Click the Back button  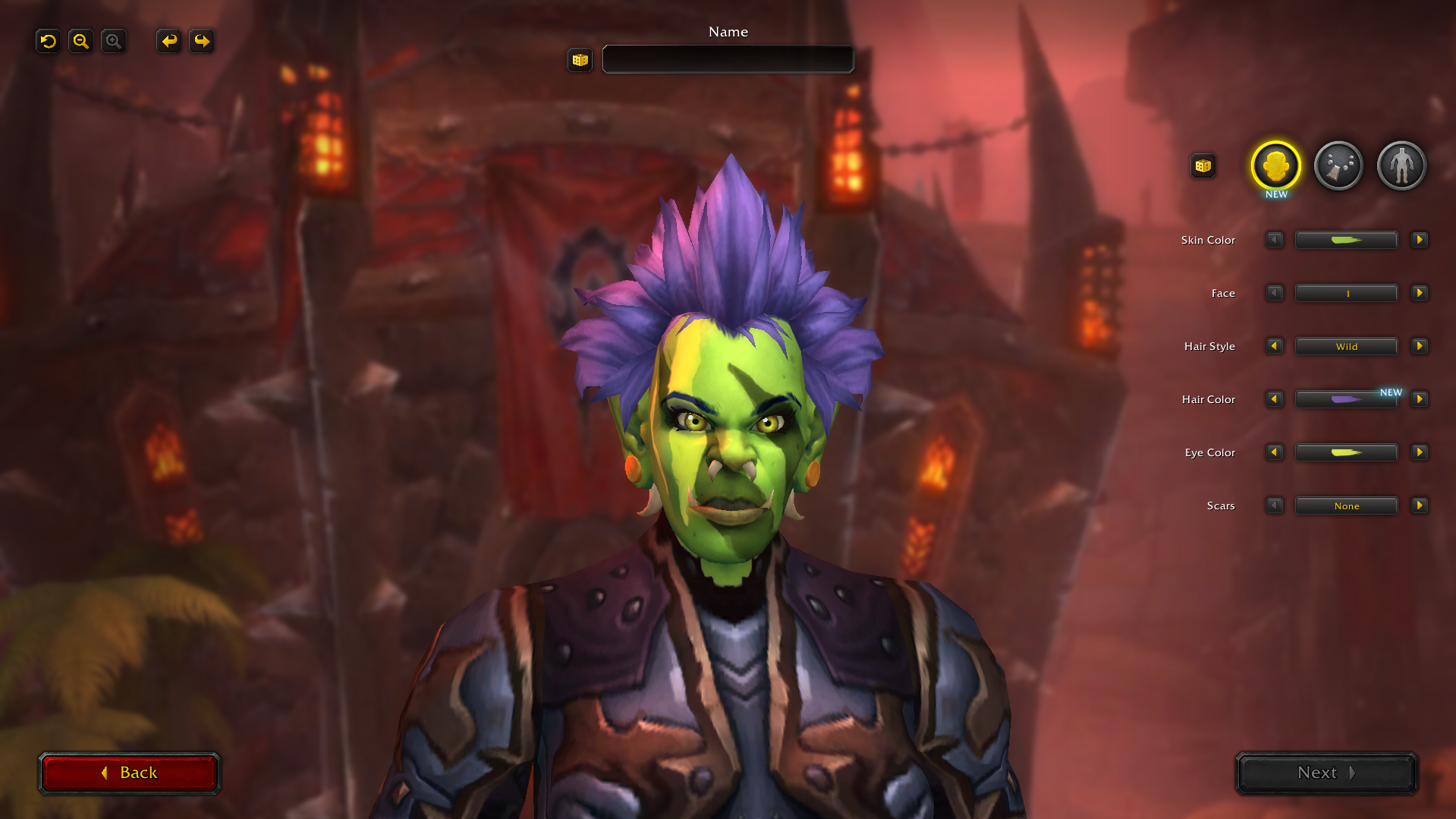point(129,773)
